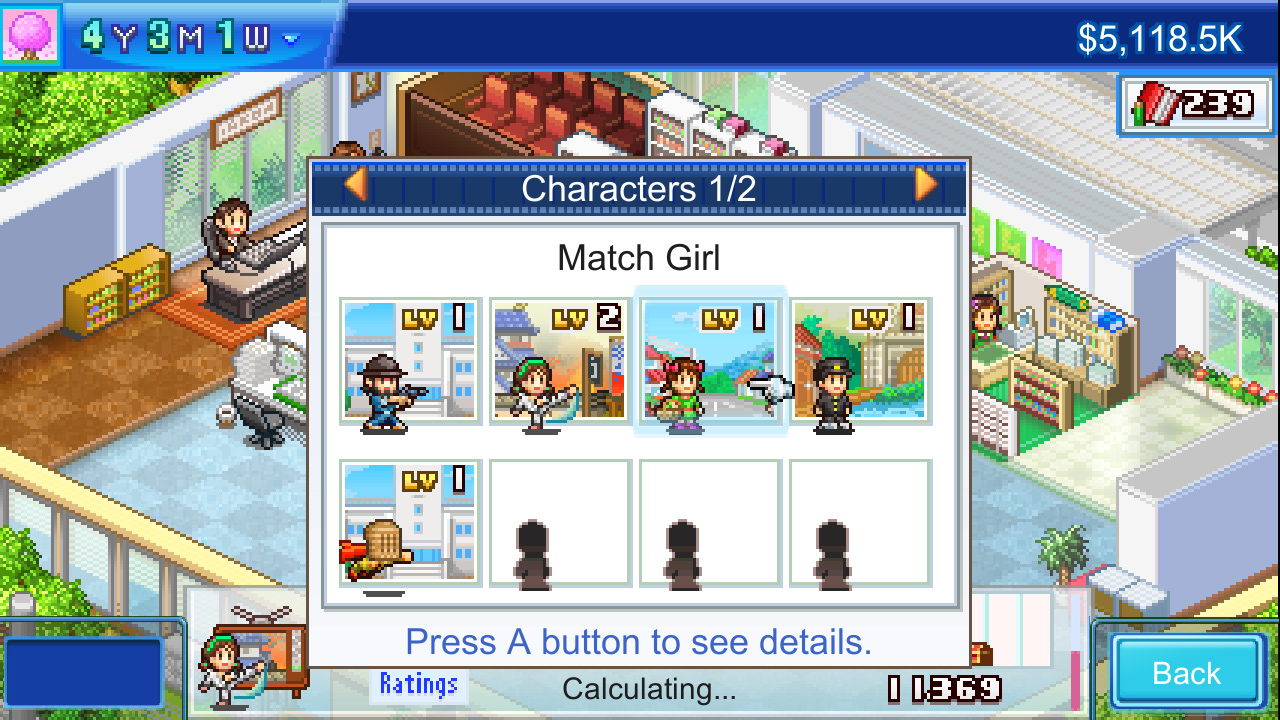Select the second empty character slot silhouette
Viewport: 1280px width, 720px height.
point(709,522)
